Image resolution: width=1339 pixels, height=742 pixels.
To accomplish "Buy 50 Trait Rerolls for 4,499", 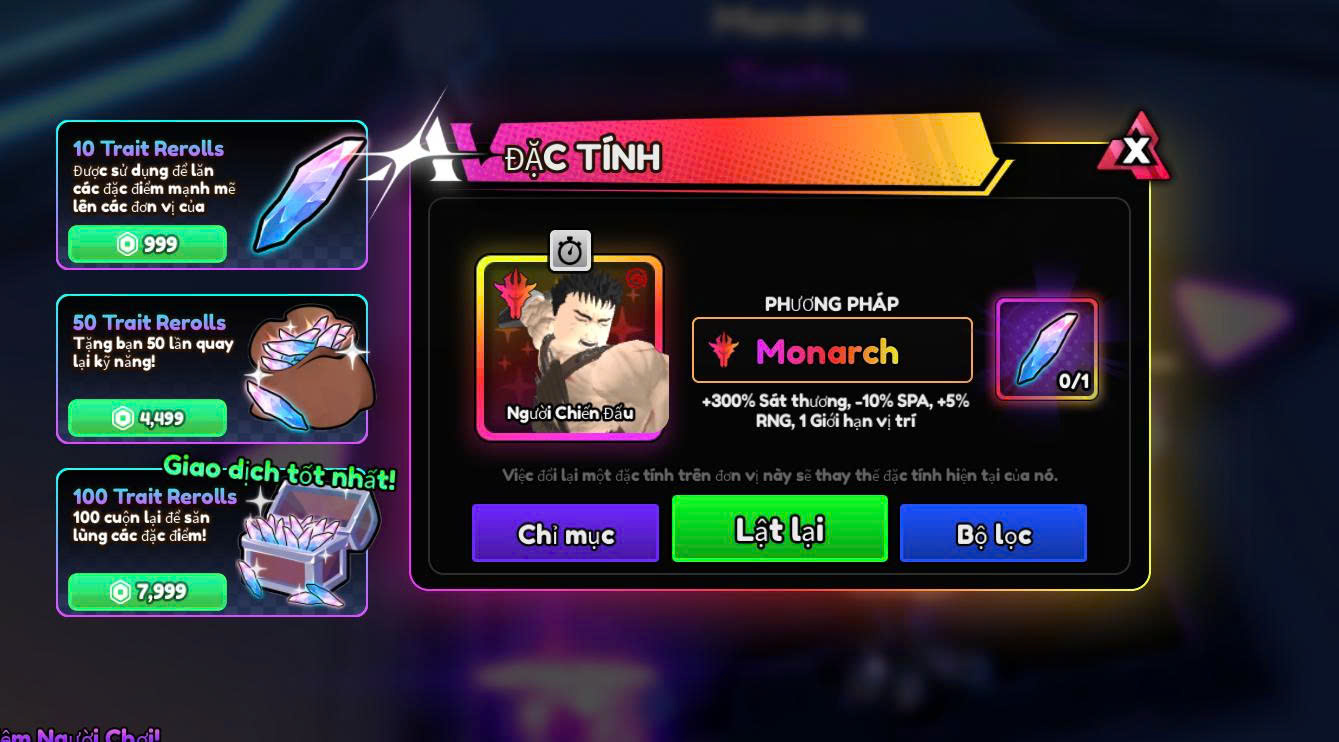I will [x=147, y=418].
